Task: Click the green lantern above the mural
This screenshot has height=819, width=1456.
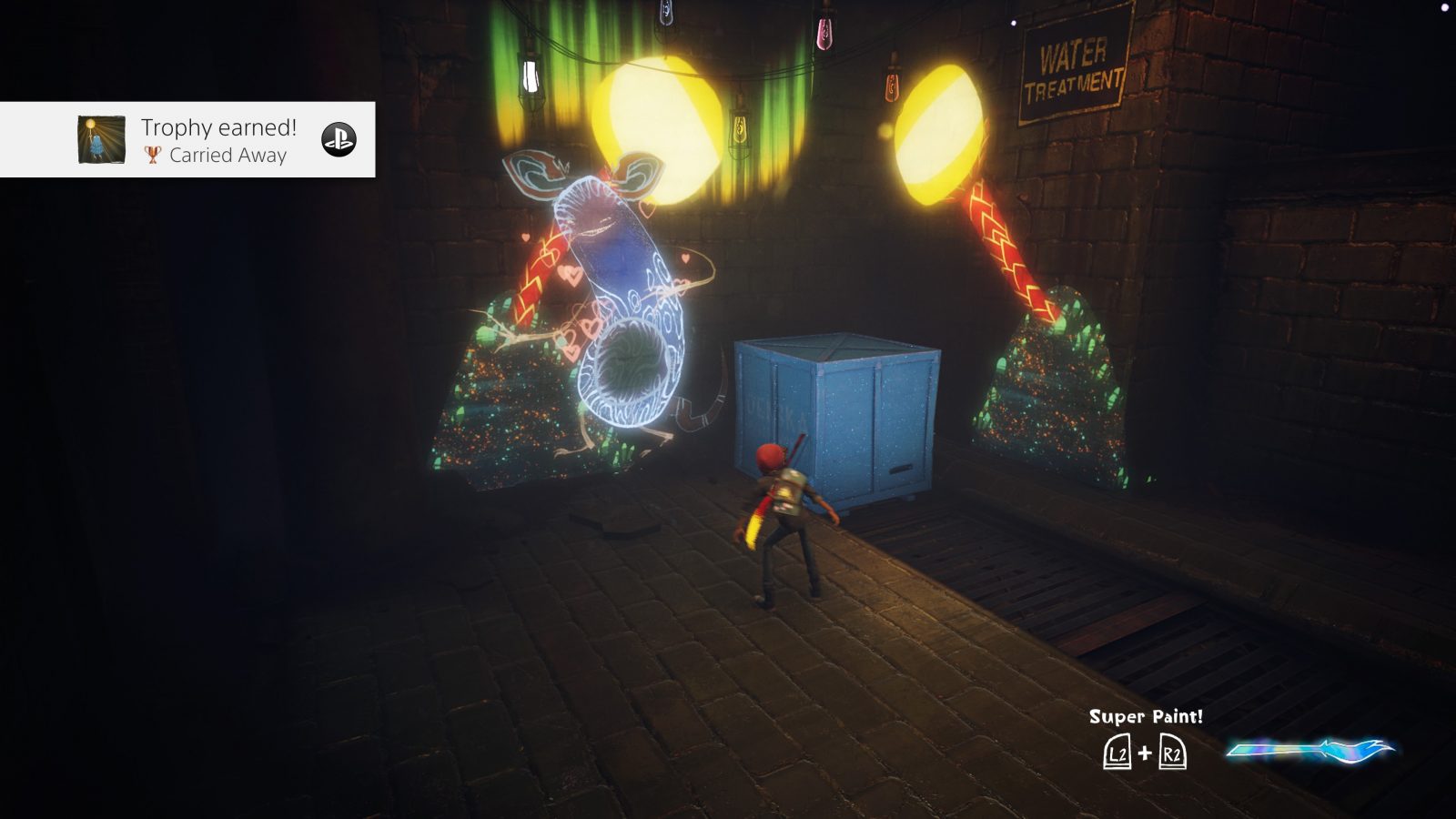Action: (529, 77)
